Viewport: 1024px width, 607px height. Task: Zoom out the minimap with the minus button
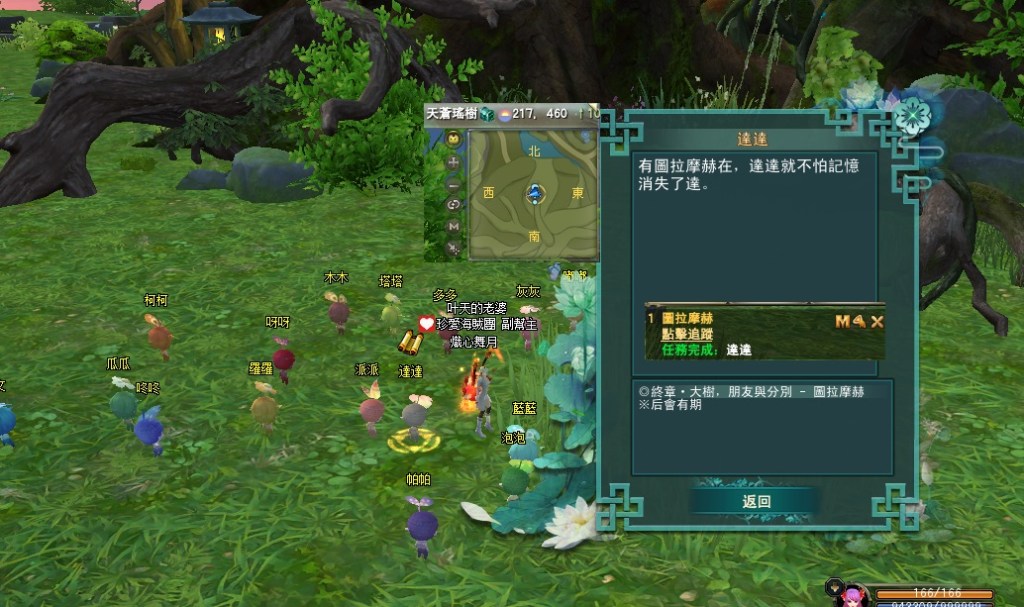click(x=453, y=184)
